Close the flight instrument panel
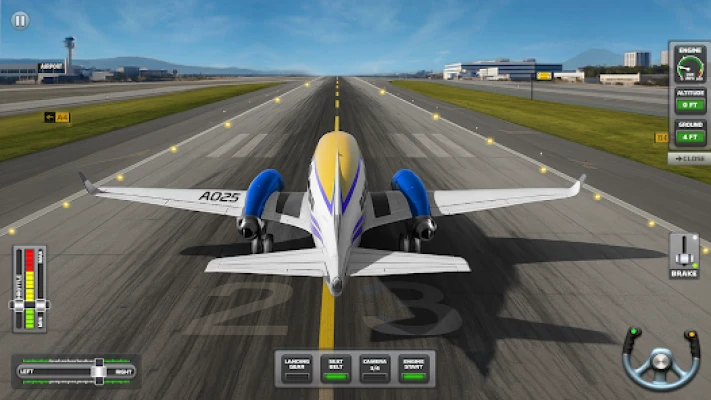 tap(688, 158)
